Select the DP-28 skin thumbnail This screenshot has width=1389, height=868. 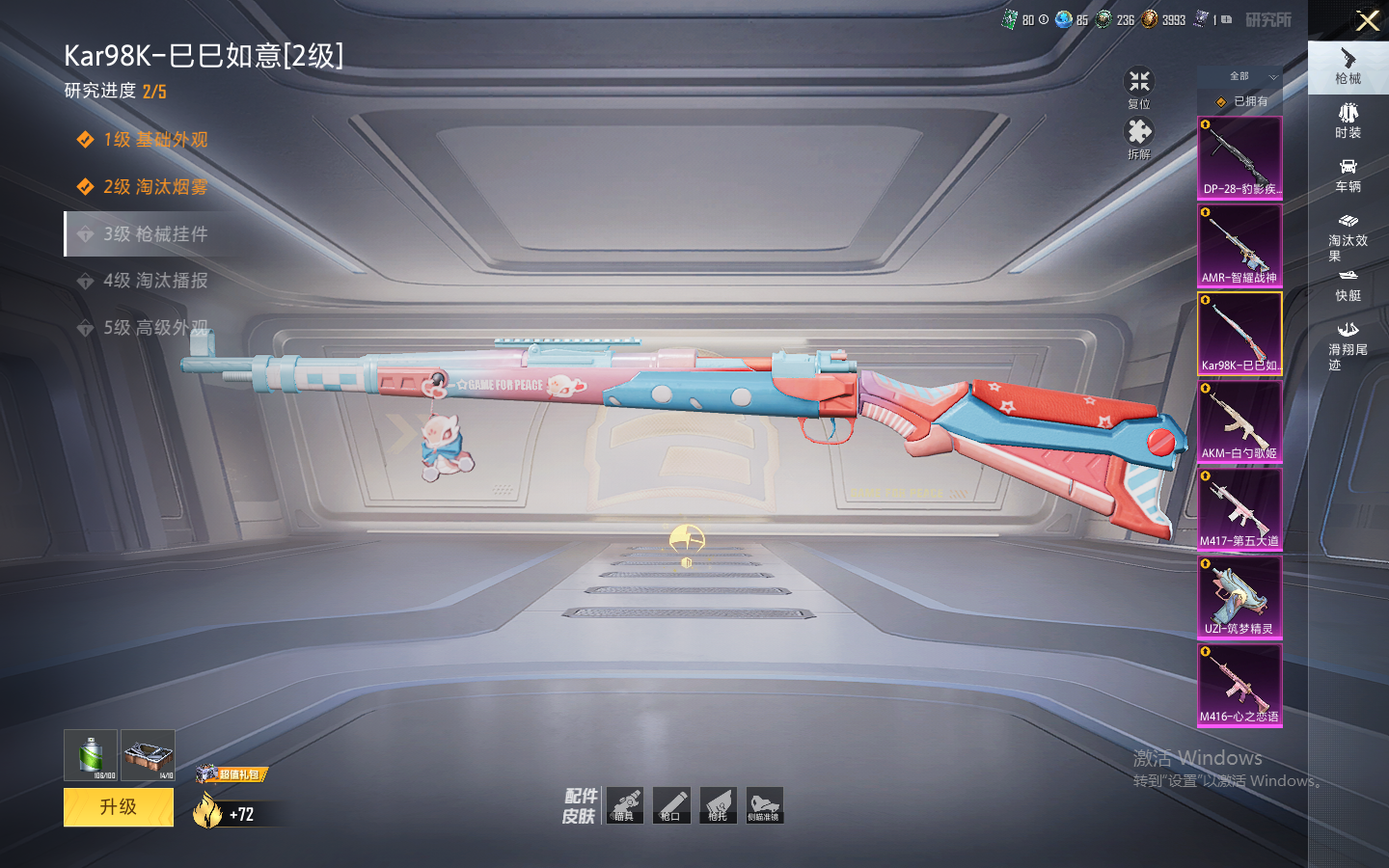point(1239,158)
